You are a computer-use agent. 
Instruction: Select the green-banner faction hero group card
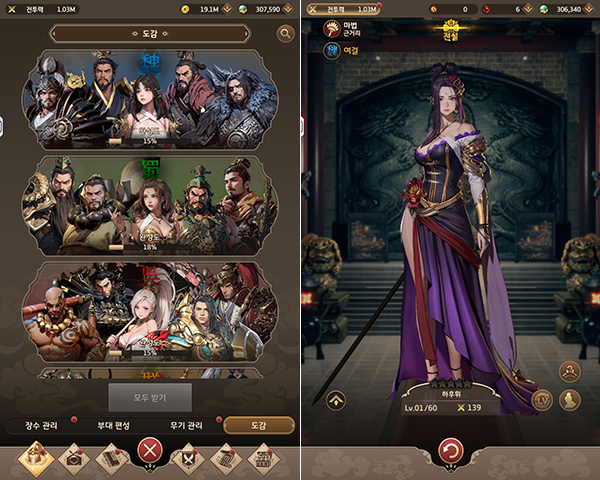(x=149, y=204)
